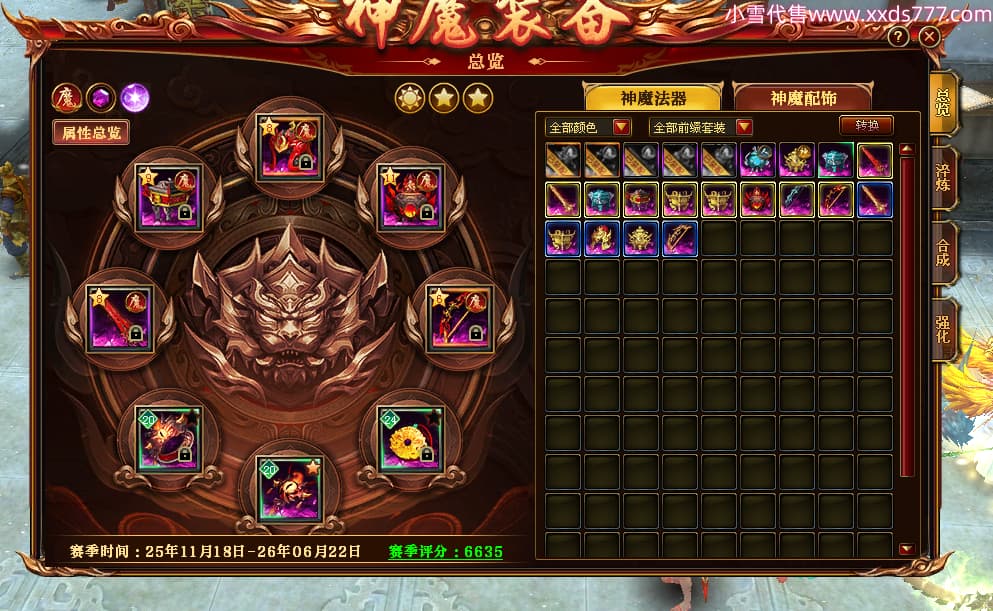Switch to the 神魔配饰 tab
Screen dimensions: 993x611
[802, 98]
